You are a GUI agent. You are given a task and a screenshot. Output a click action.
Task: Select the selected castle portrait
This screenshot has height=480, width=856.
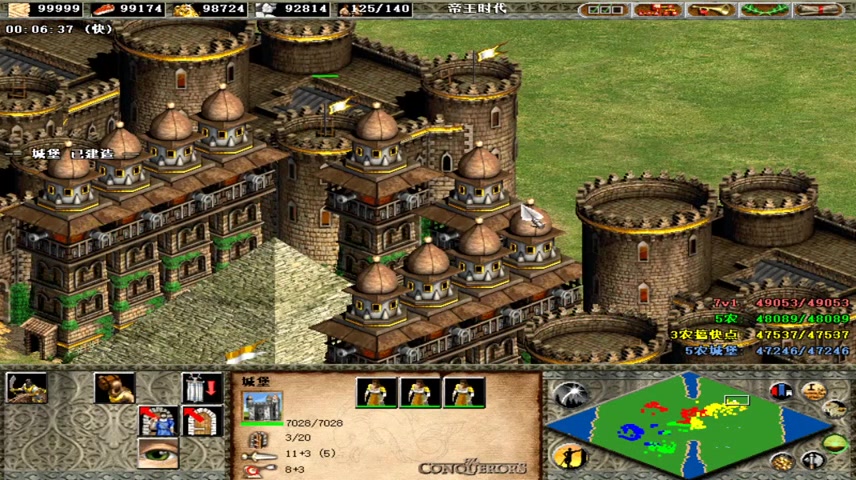coord(262,408)
